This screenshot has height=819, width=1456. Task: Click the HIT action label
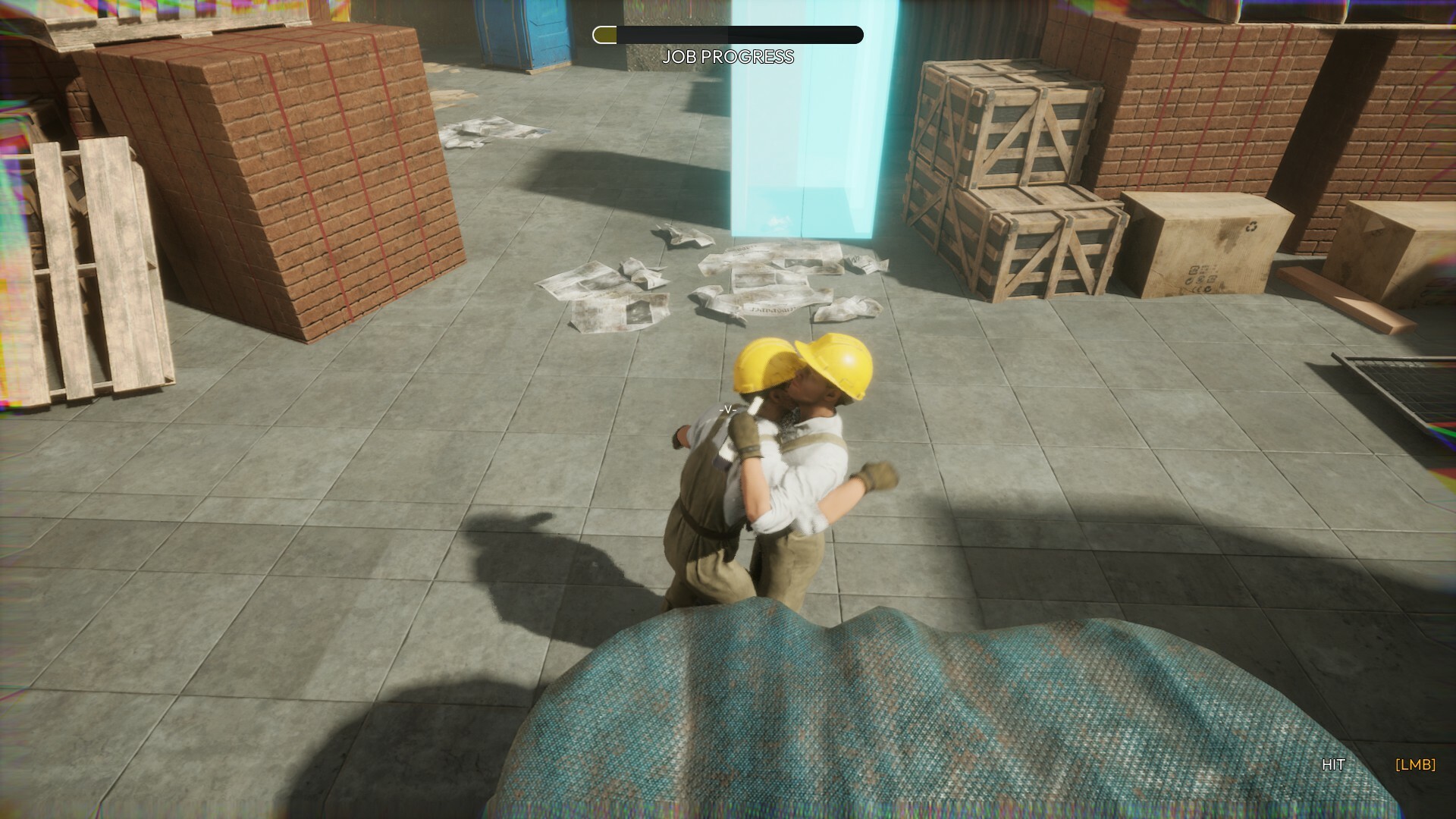coord(1335,764)
